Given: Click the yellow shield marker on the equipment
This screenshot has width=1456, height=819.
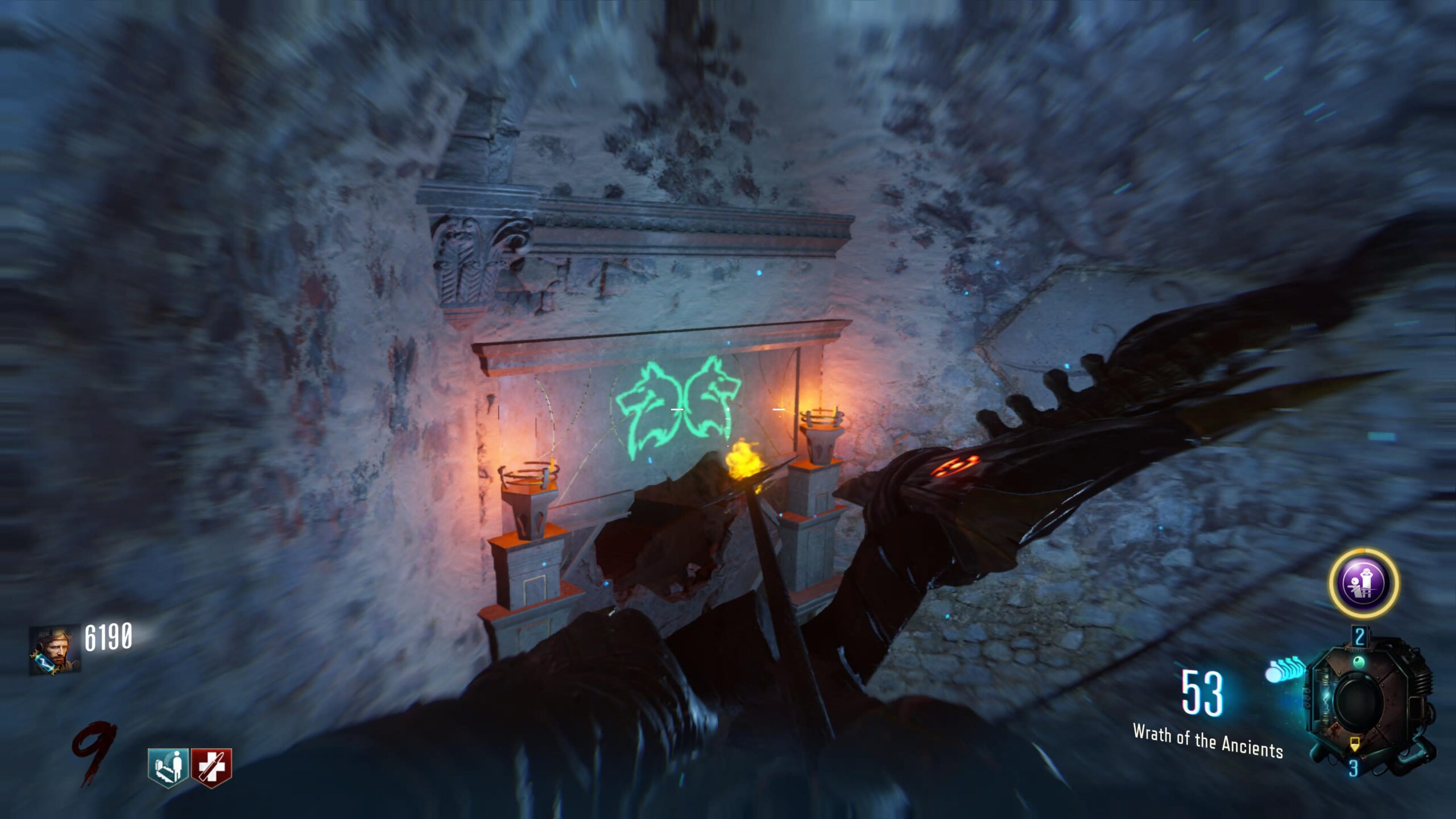Looking at the screenshot, I should (x=1355, y=744).
